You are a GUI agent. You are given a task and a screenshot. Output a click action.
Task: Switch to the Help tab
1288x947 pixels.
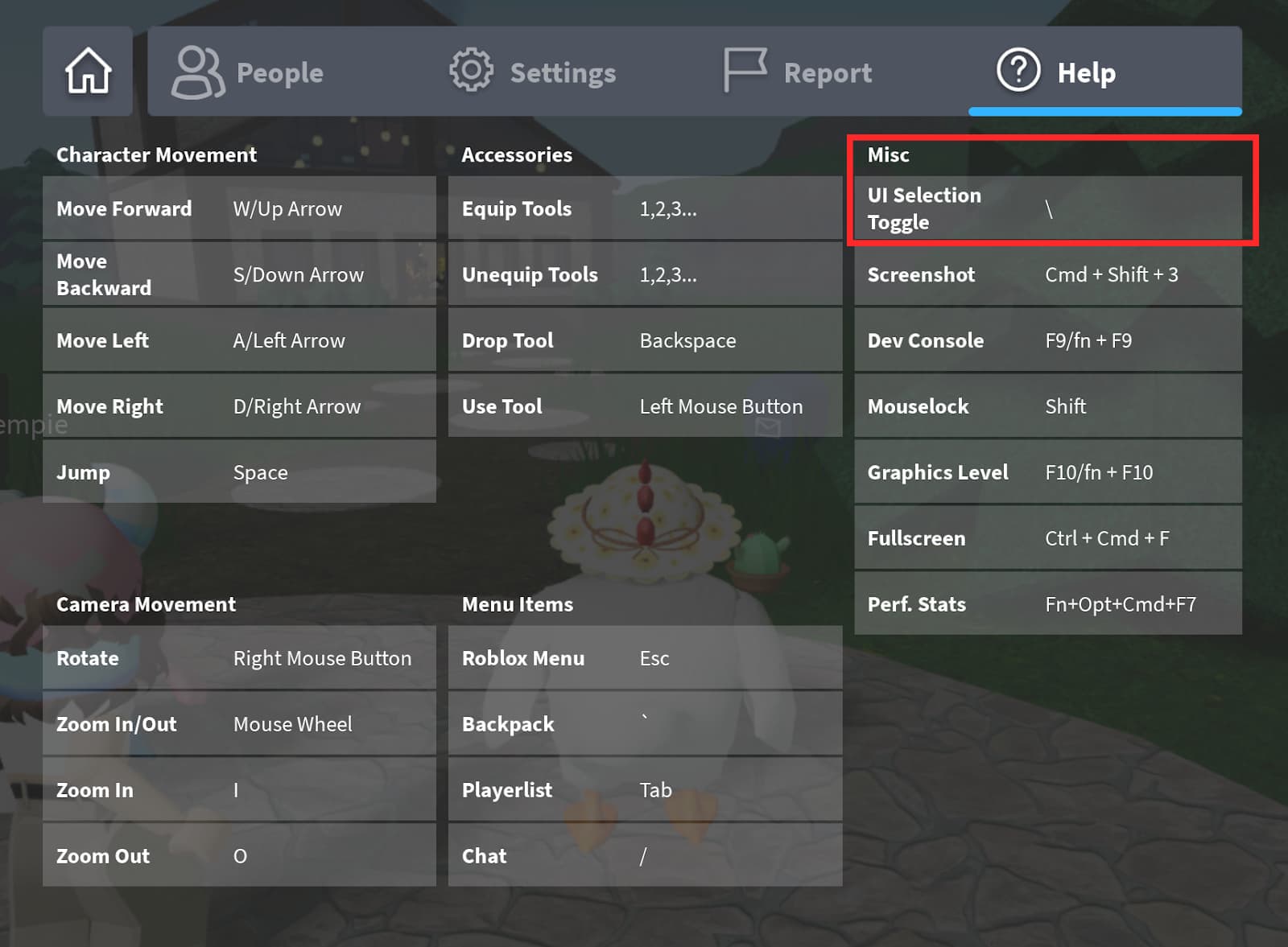pos(1084,73)
